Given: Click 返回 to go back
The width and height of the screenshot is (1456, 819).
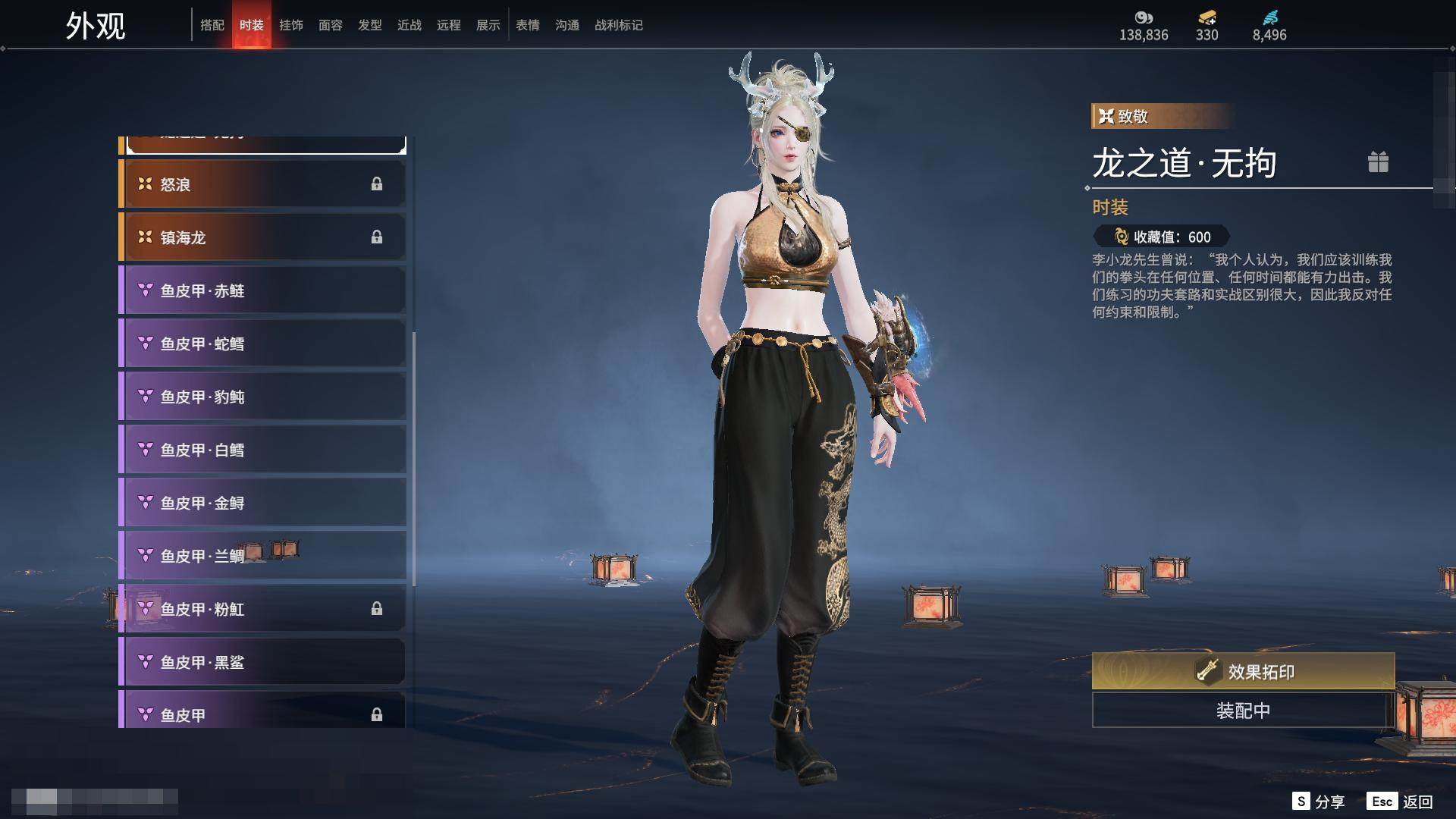Looking at the screenshot, I should coord(1417,802).
